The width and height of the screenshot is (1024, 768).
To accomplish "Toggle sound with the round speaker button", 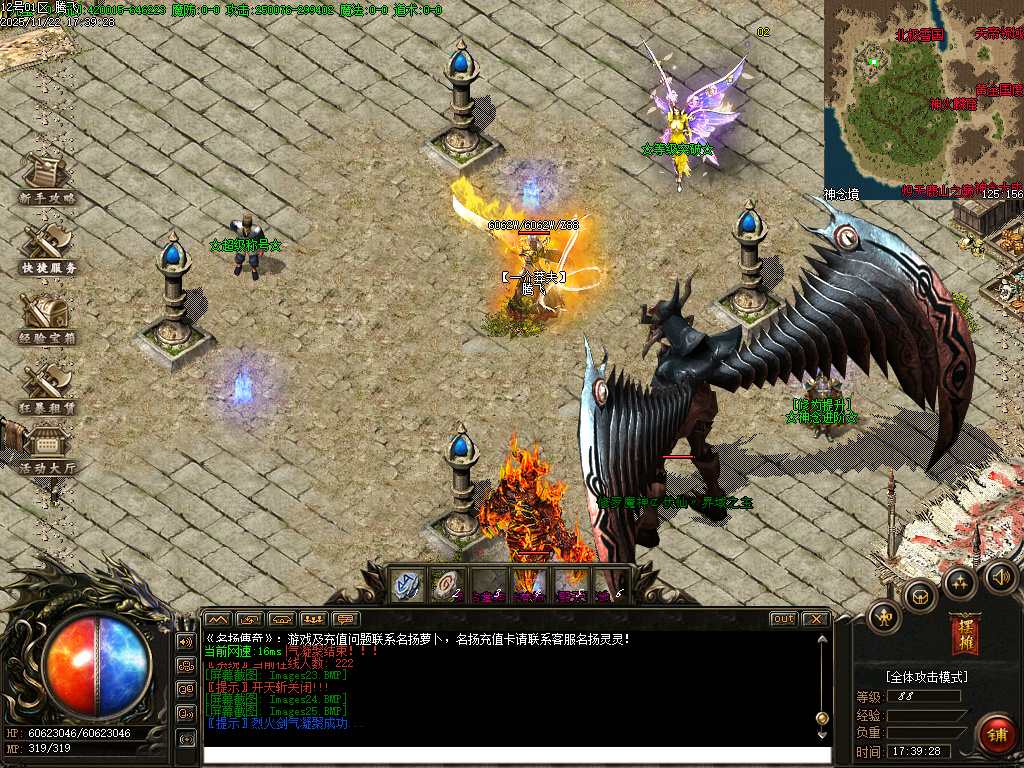I will pyautogui.click(x=1000, y=575).
